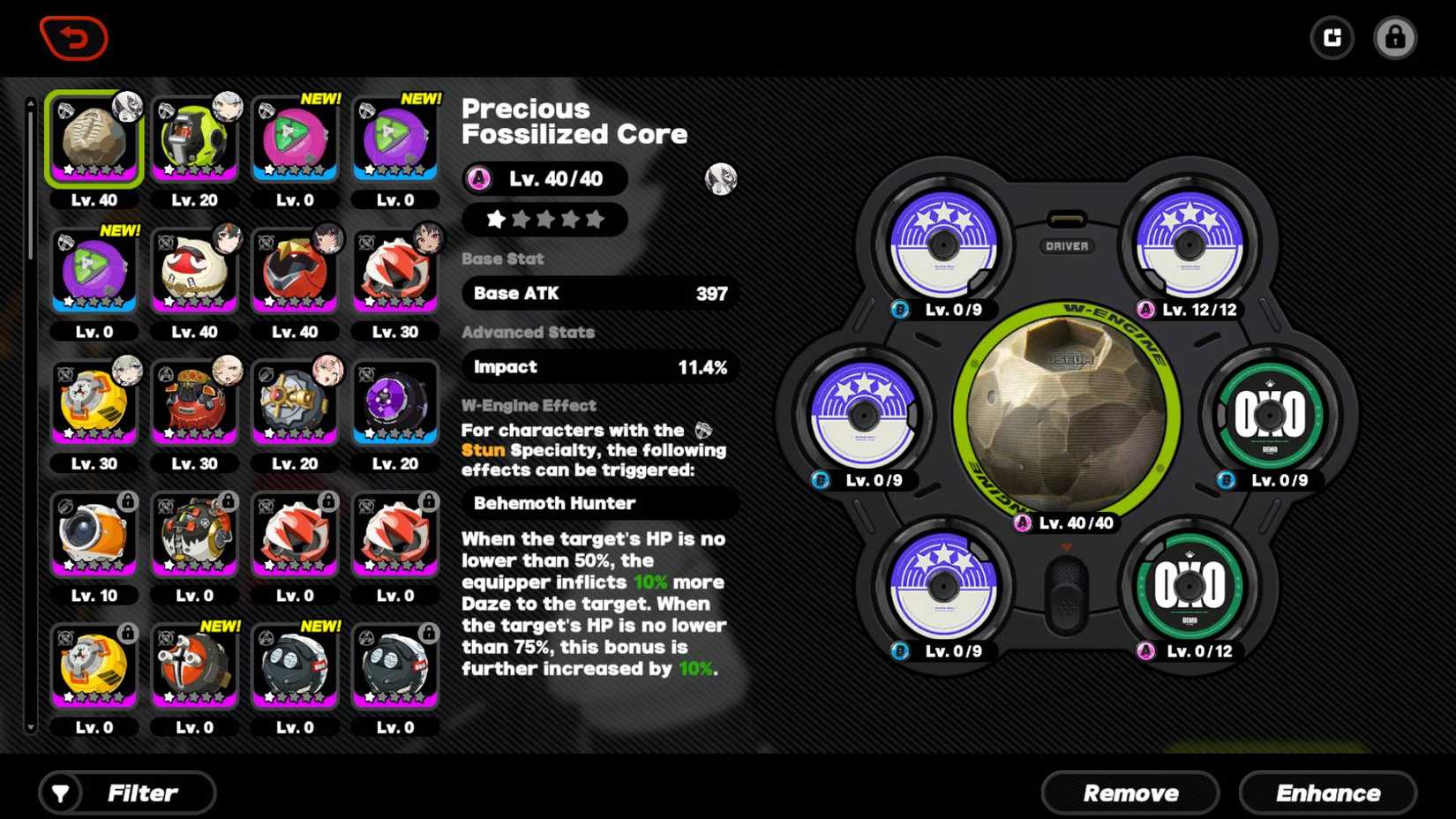Select the gold cross gear W-Engine at Lv. 20
1456x819 pixels.
[295, 402]
